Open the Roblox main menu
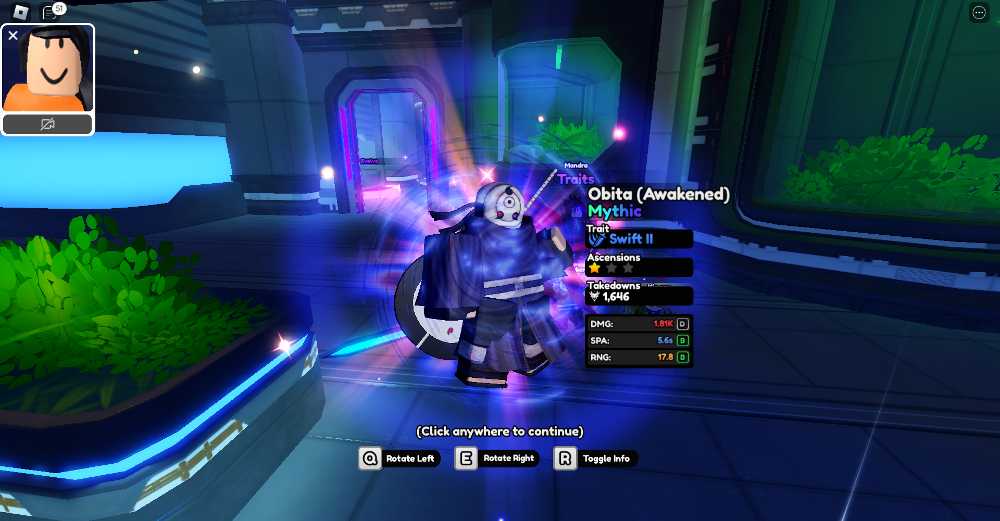Viewport: 1000px width, 521px height. point(21,12)
